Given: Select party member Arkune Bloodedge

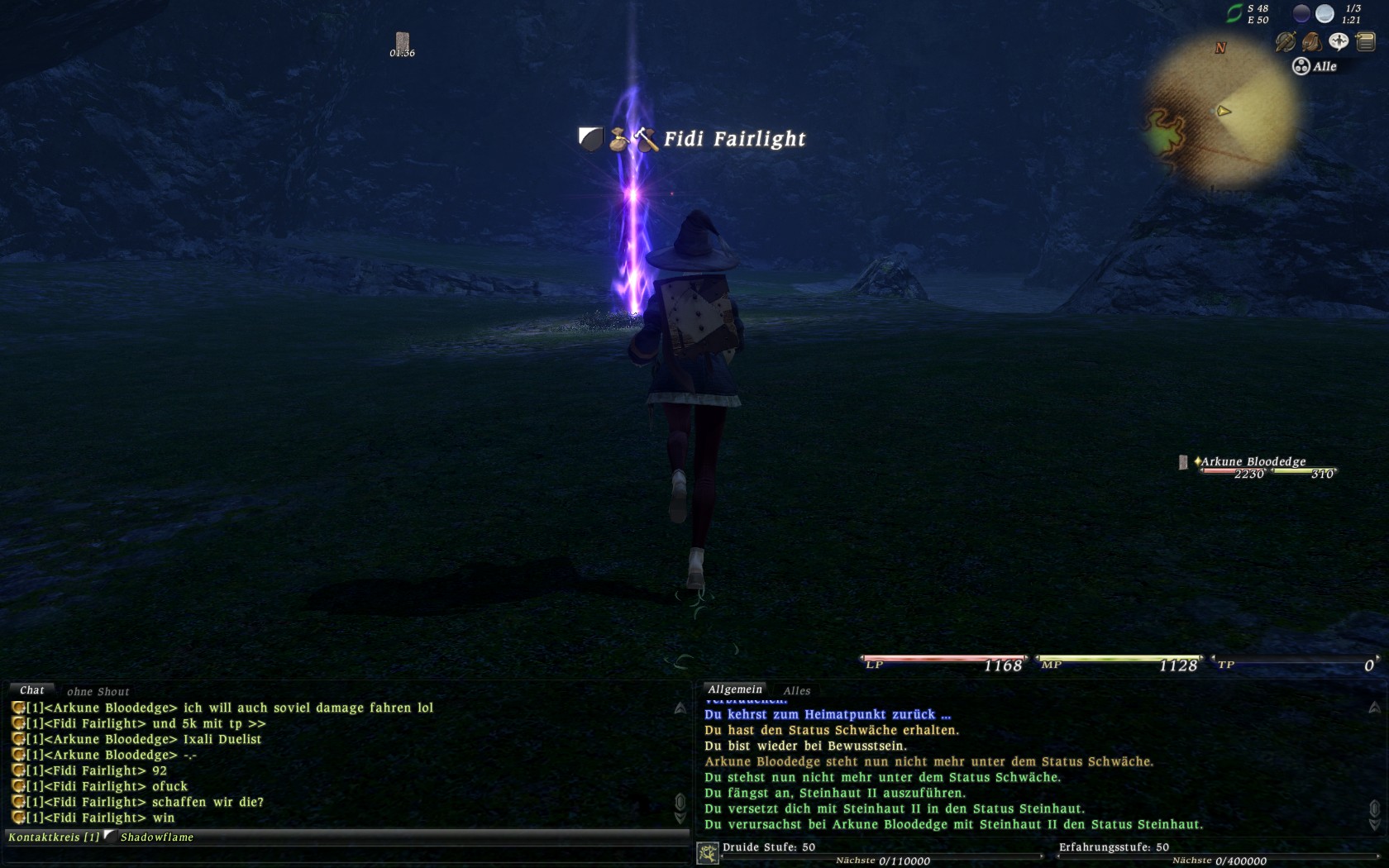Looking at the screenshot, I should pyautogui.click(x=1253, y=461).
